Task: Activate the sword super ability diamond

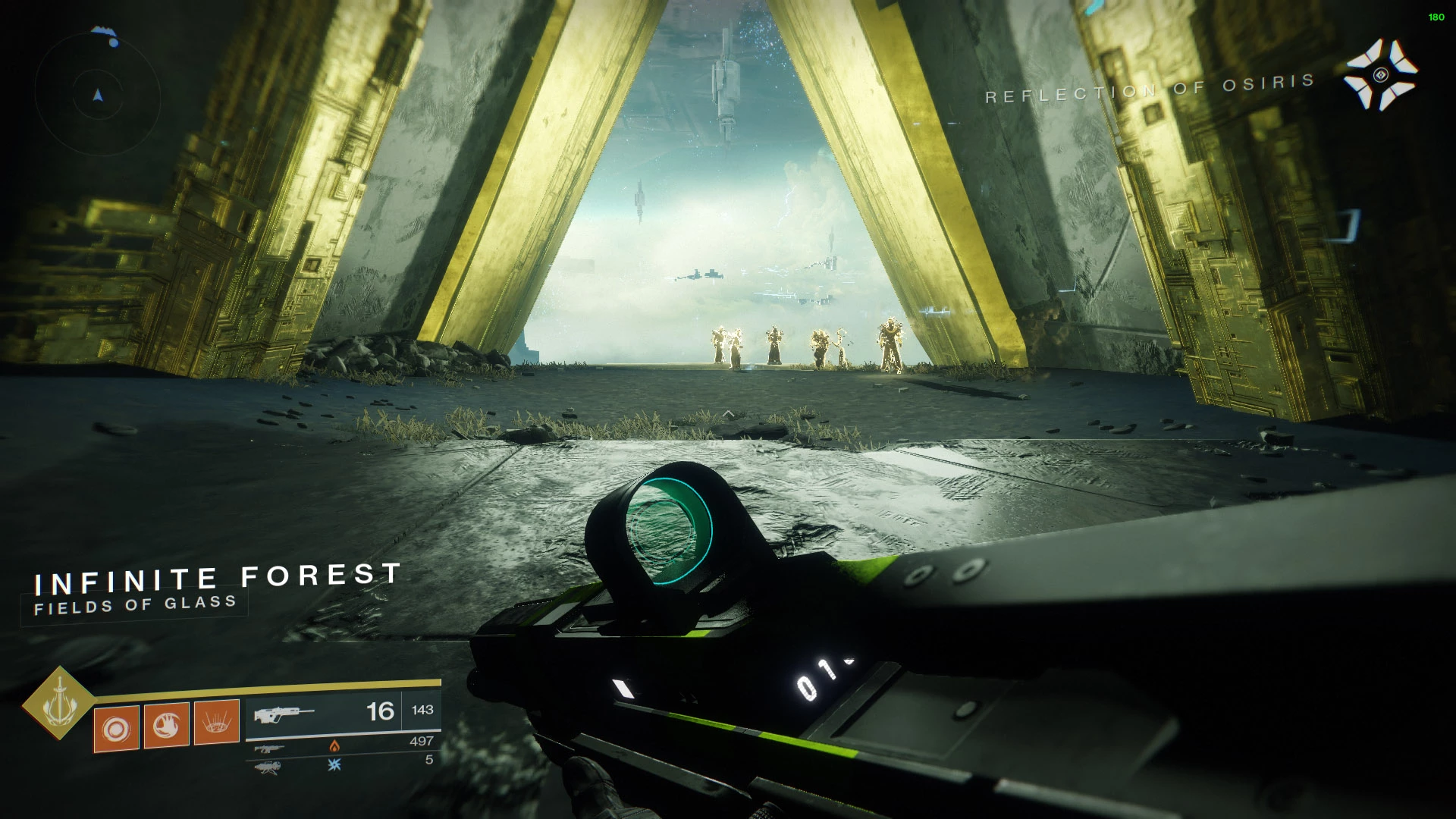Action: point(58,704)
